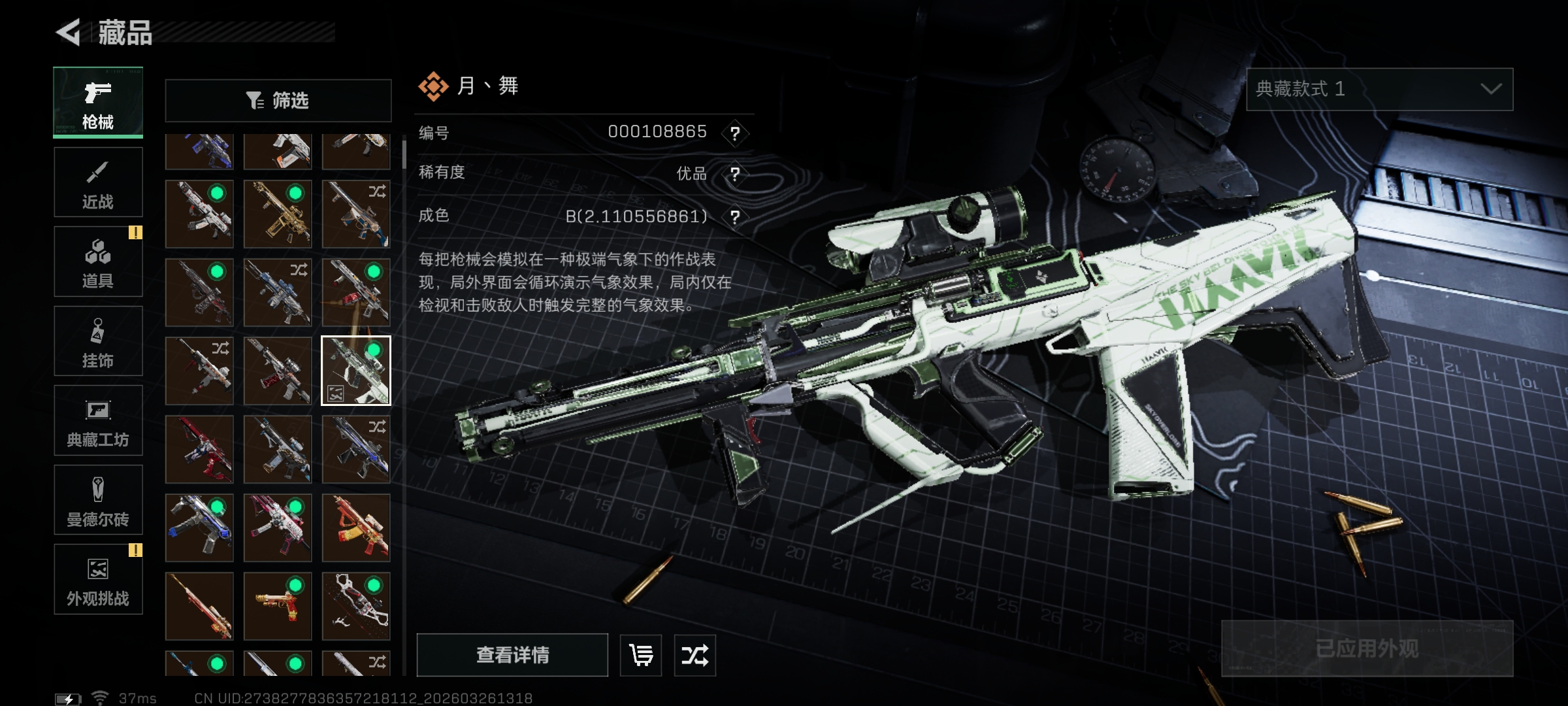Show the 挂饰 category
Screen dimensions: 1568x706
coord(98,341)
